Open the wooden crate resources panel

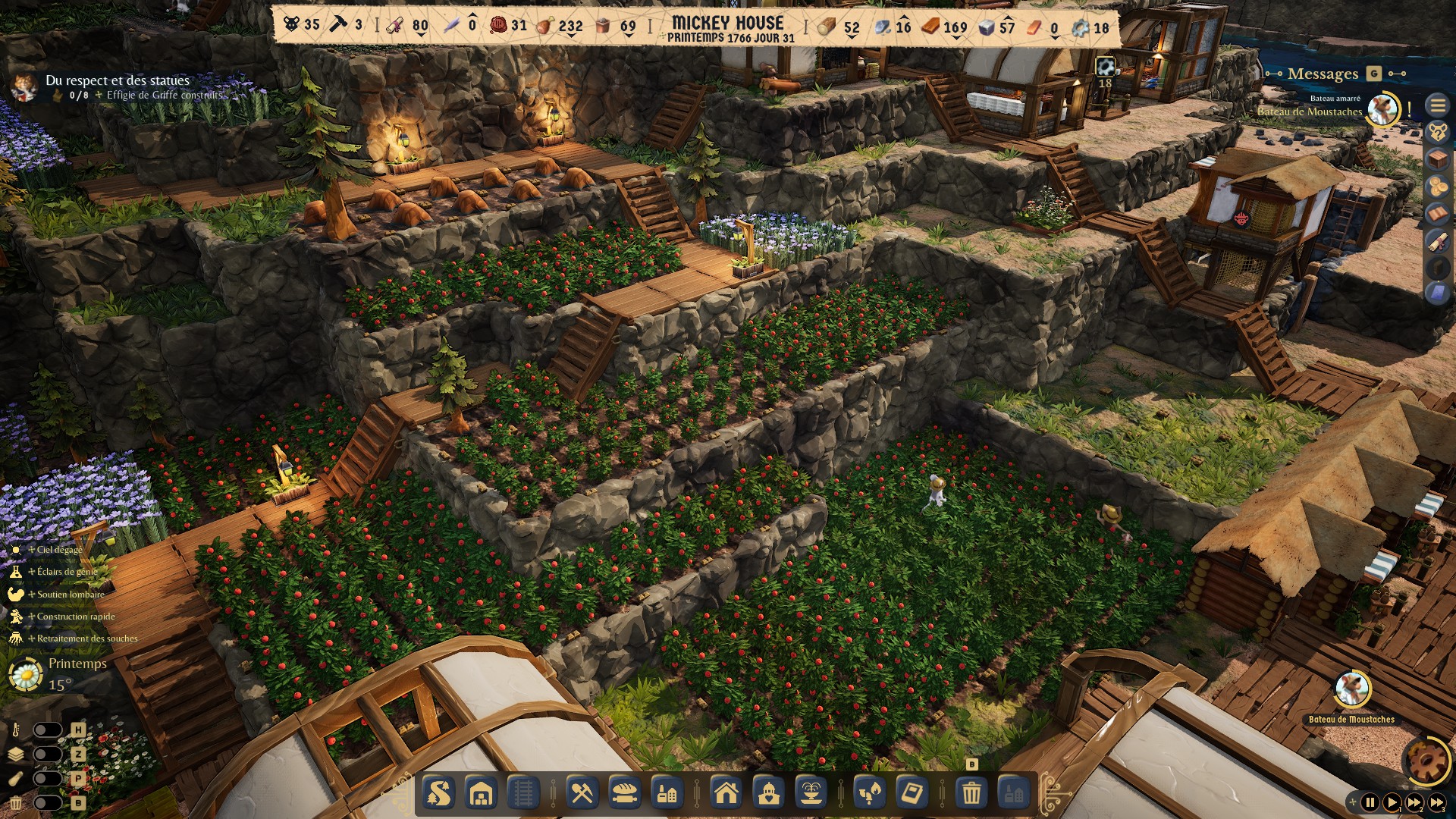point(1438,159)
